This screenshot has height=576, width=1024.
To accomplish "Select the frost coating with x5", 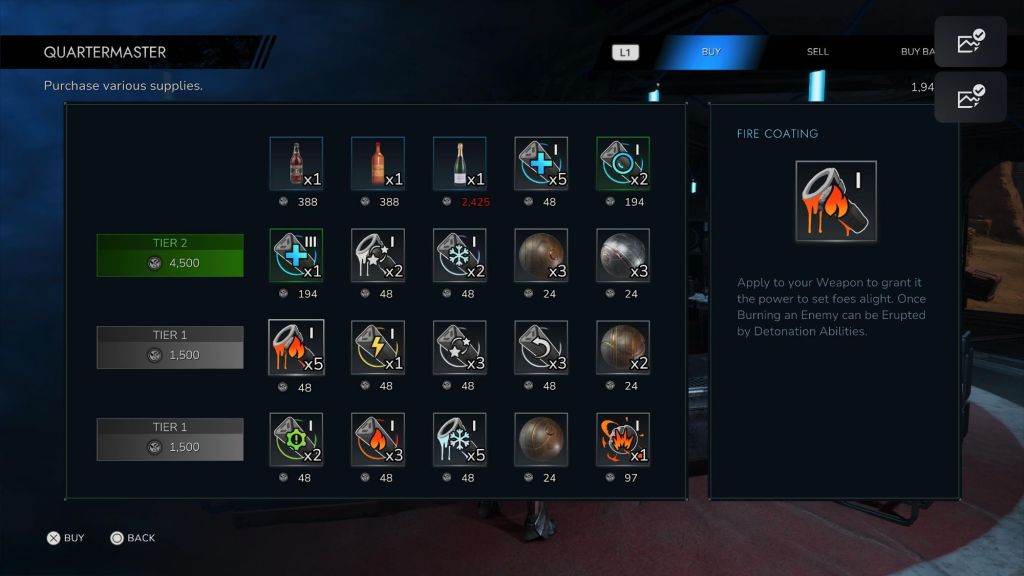I will [x=459, y=440].
